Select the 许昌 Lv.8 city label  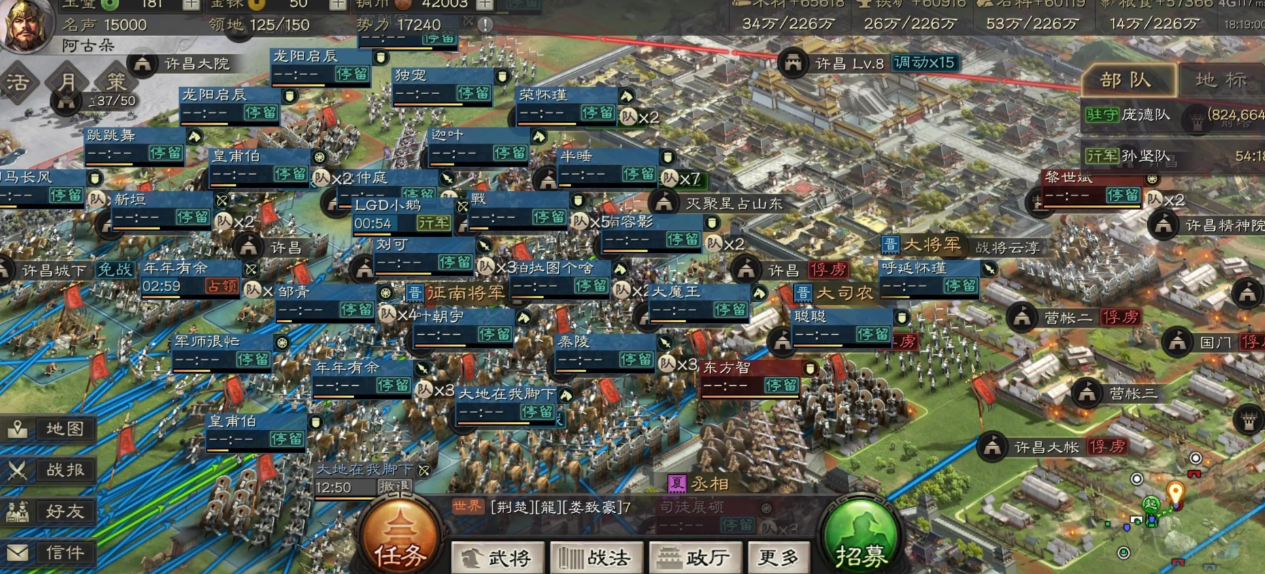click(848, 63)
